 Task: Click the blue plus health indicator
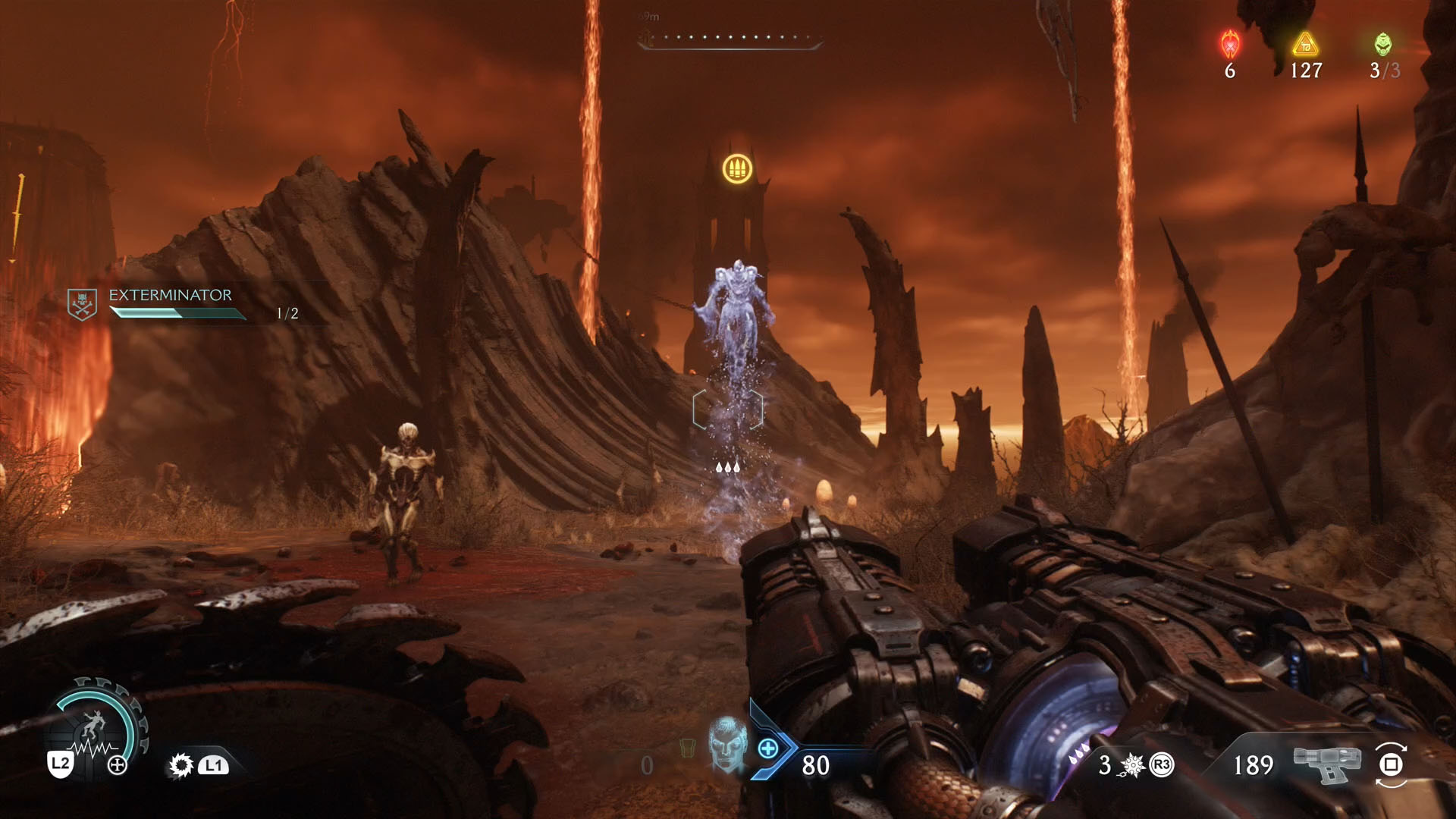(767, 748)
